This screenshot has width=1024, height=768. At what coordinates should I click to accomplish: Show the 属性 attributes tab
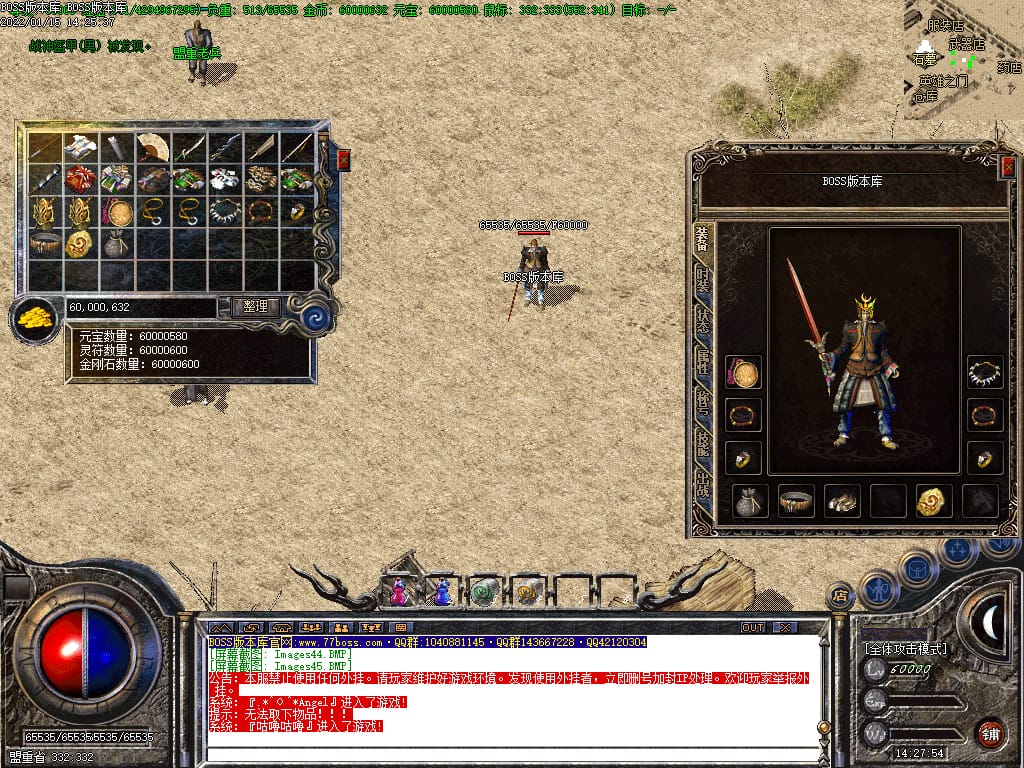(704, 364)
